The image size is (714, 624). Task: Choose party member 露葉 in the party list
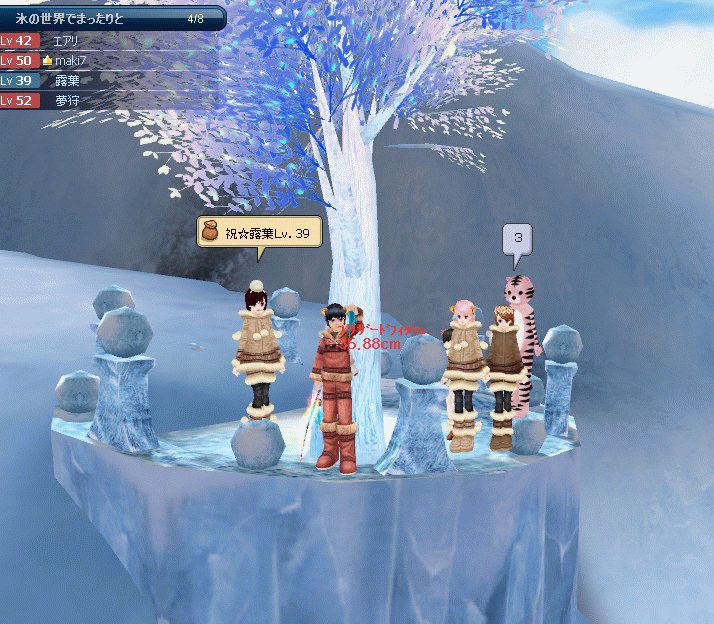66,81
